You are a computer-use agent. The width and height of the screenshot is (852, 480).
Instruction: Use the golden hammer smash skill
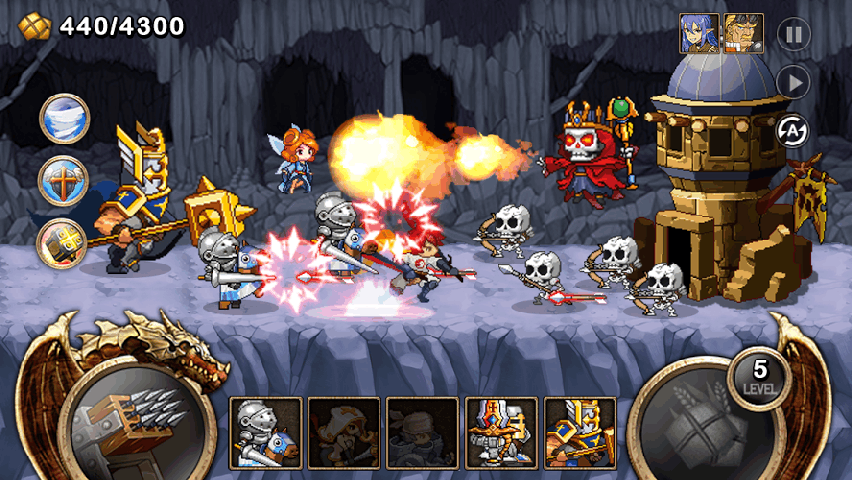(x=63, y=243)
